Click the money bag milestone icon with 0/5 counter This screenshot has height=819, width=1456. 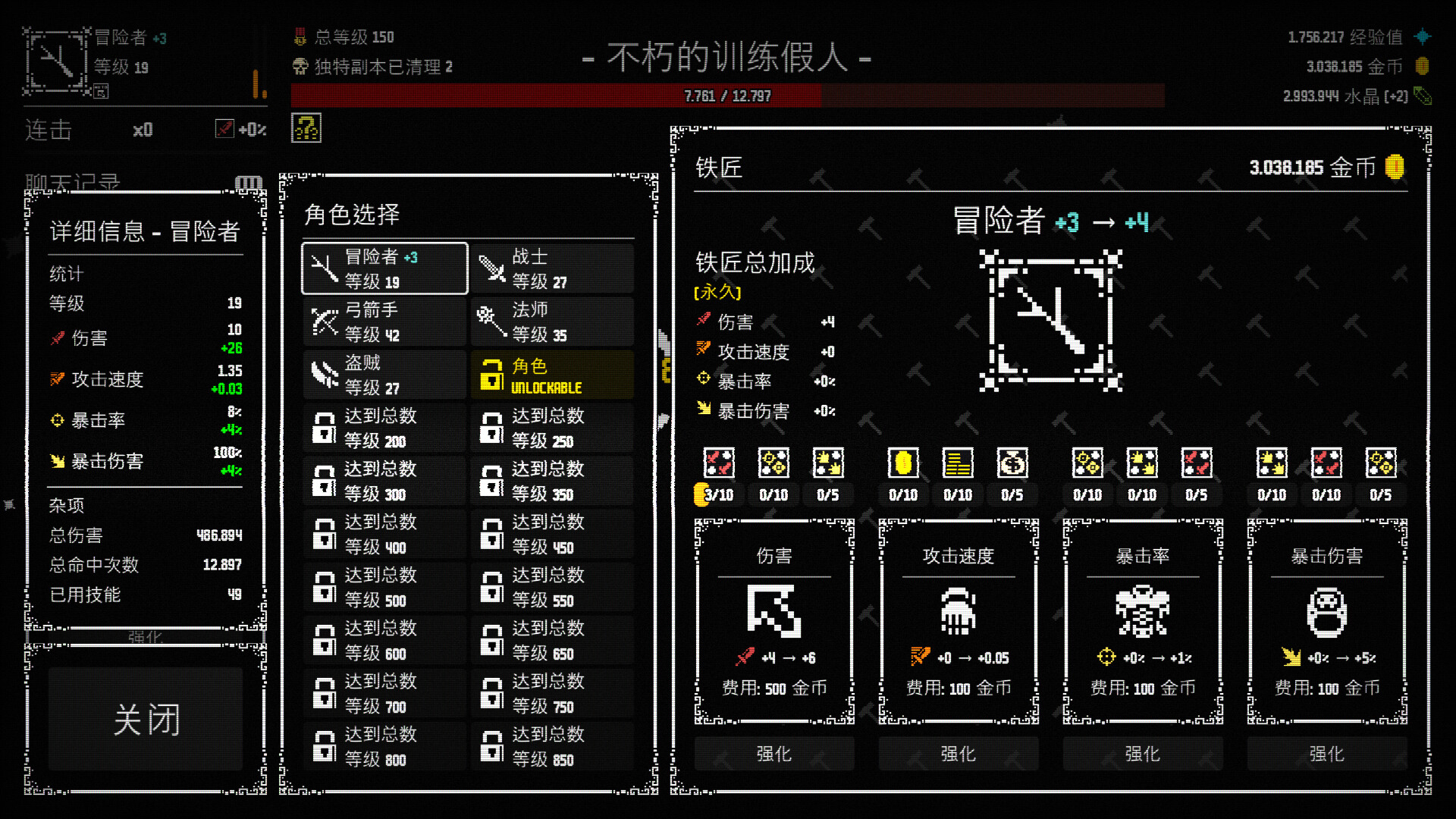point(1013,462)
